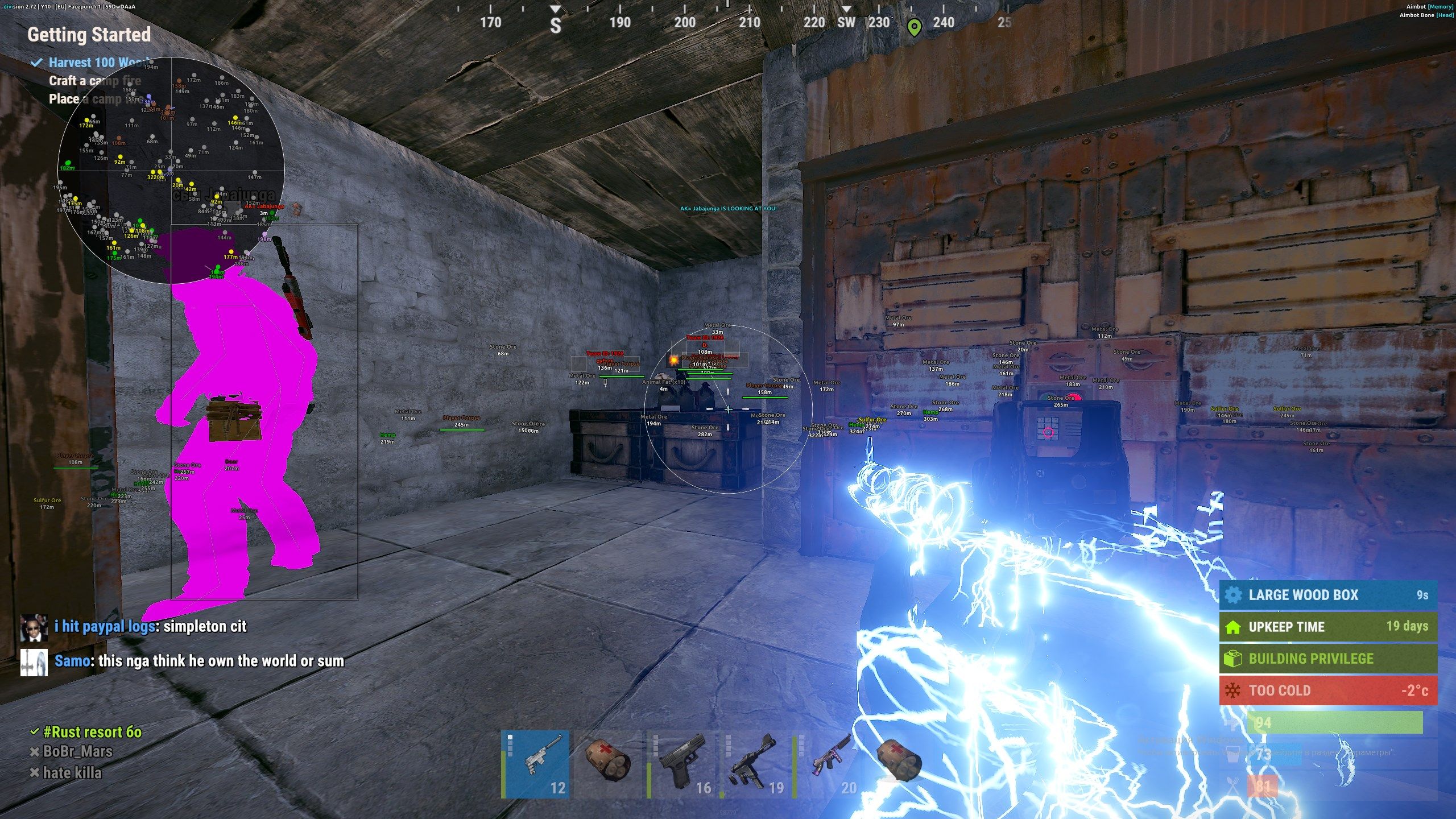
Task: Toggle the checkmark on Harvest 100 Wood
Action: click(x=38, y=63)
